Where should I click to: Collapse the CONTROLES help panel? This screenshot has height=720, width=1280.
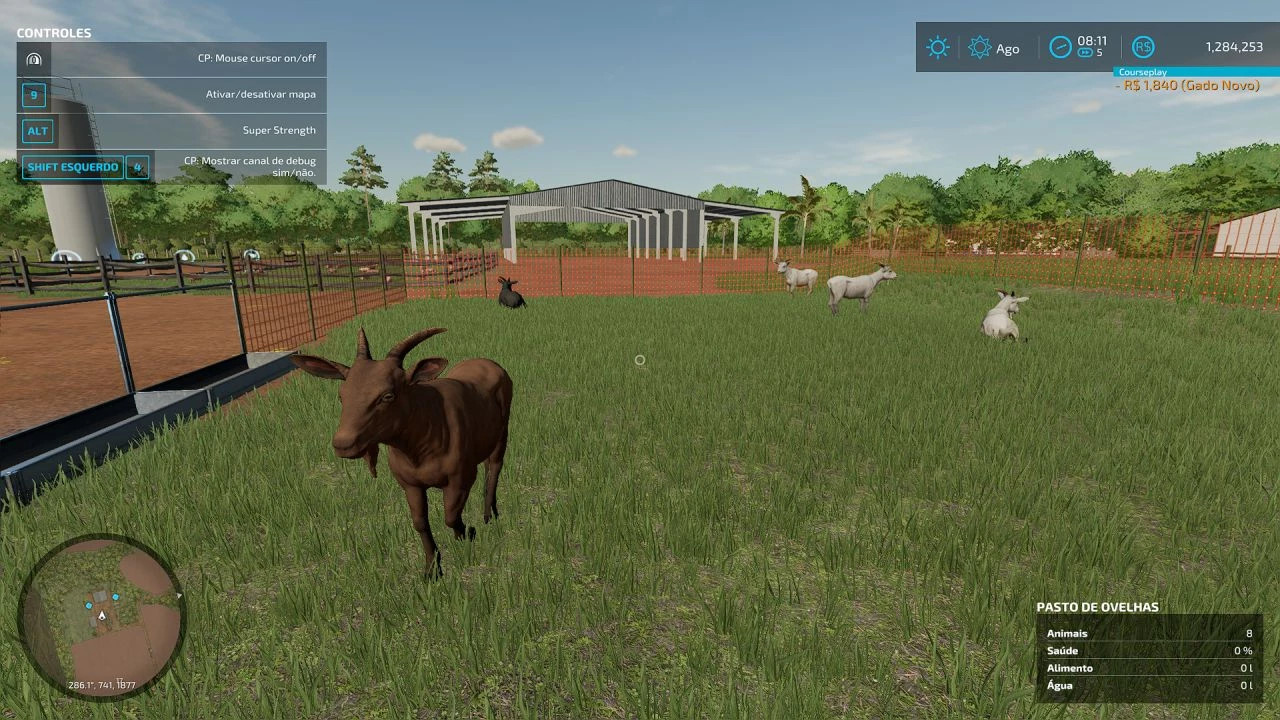point(55,33)
